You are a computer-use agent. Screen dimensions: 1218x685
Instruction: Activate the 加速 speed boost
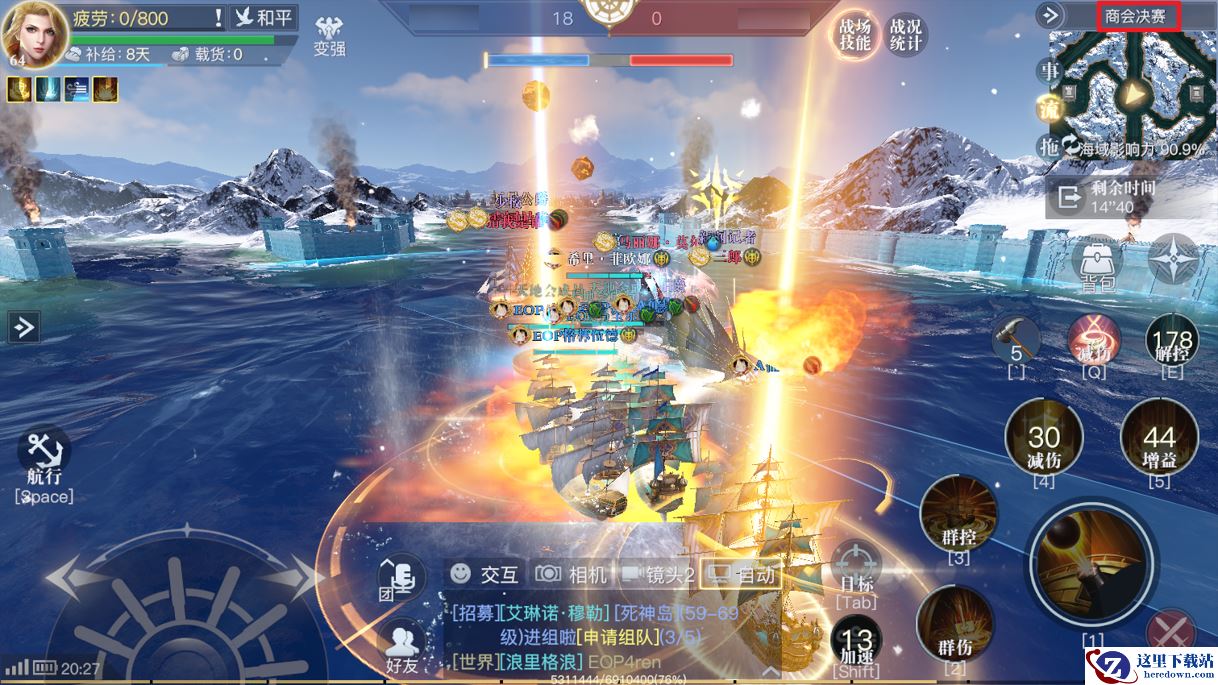[x=857, y=643]
